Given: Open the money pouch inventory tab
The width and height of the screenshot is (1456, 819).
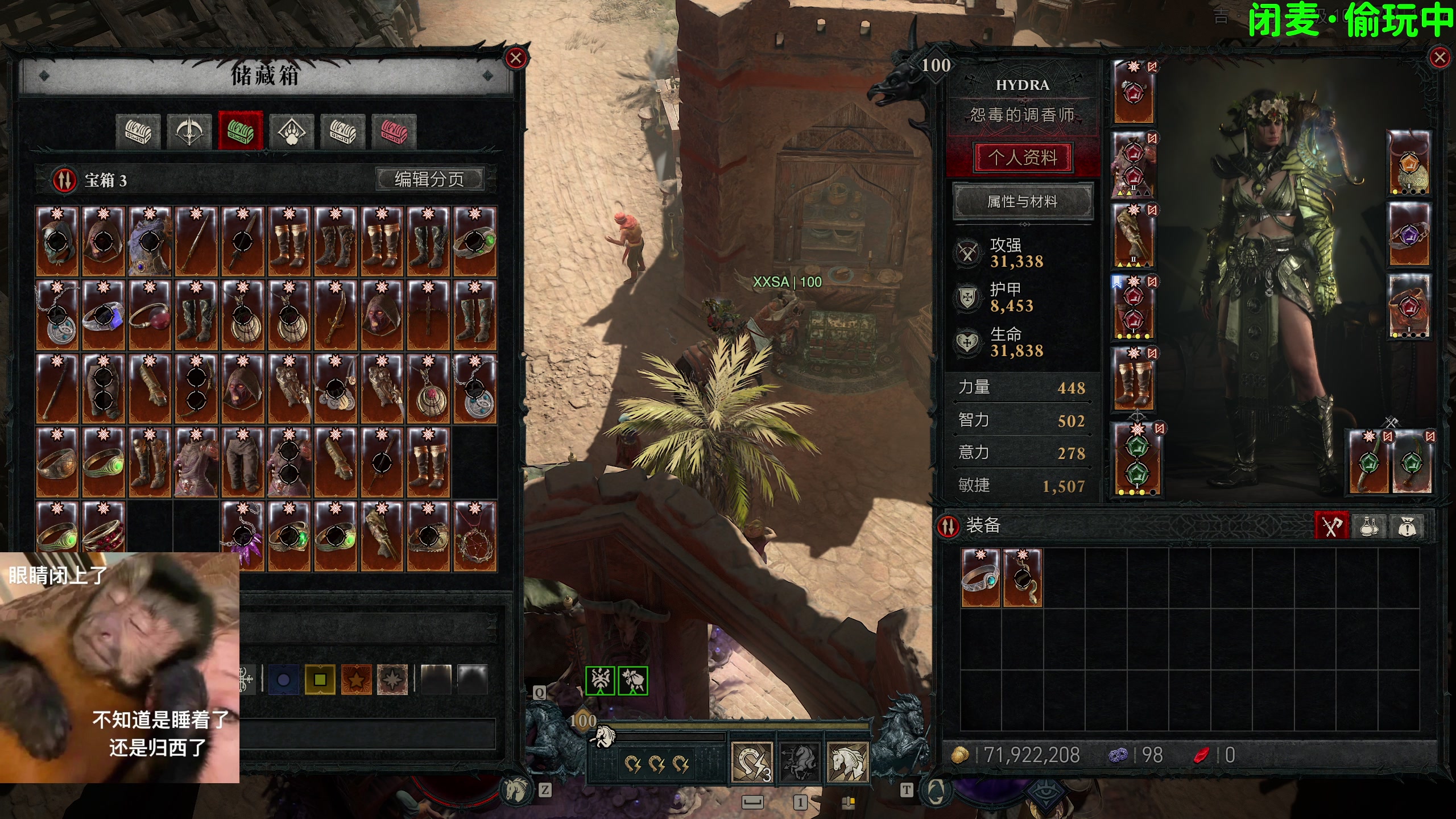Looking at the screenshot, I should click(x=1407, y=526).
